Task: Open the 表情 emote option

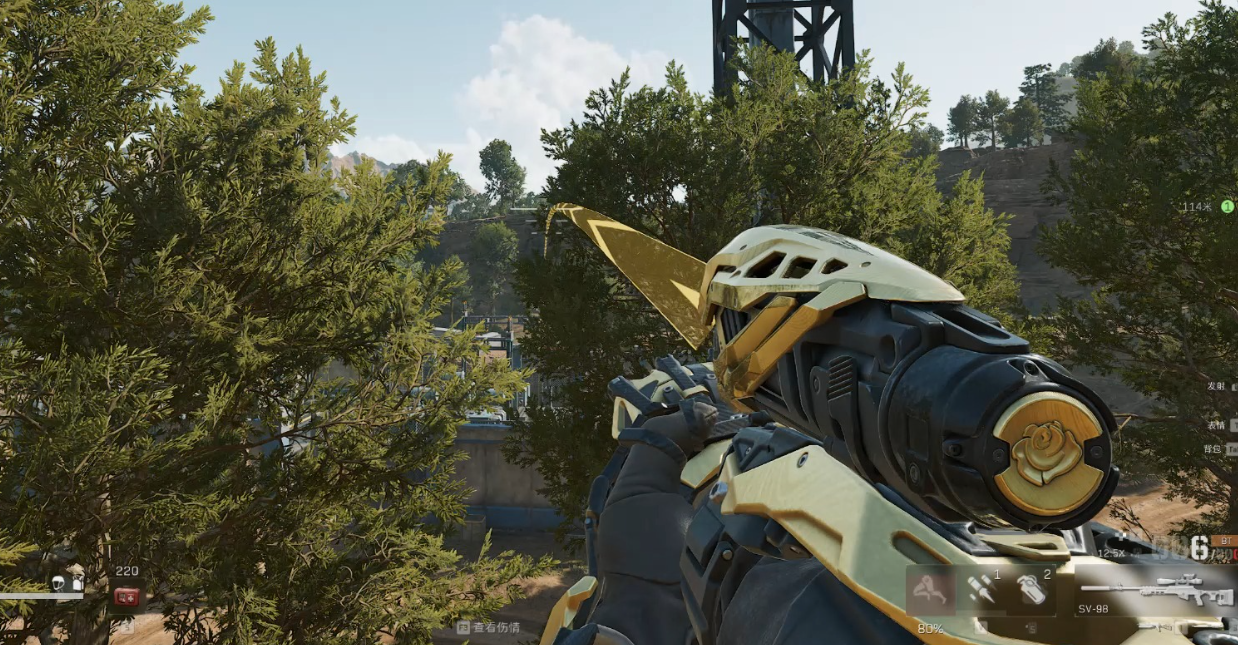Action: pos(1214,423)
